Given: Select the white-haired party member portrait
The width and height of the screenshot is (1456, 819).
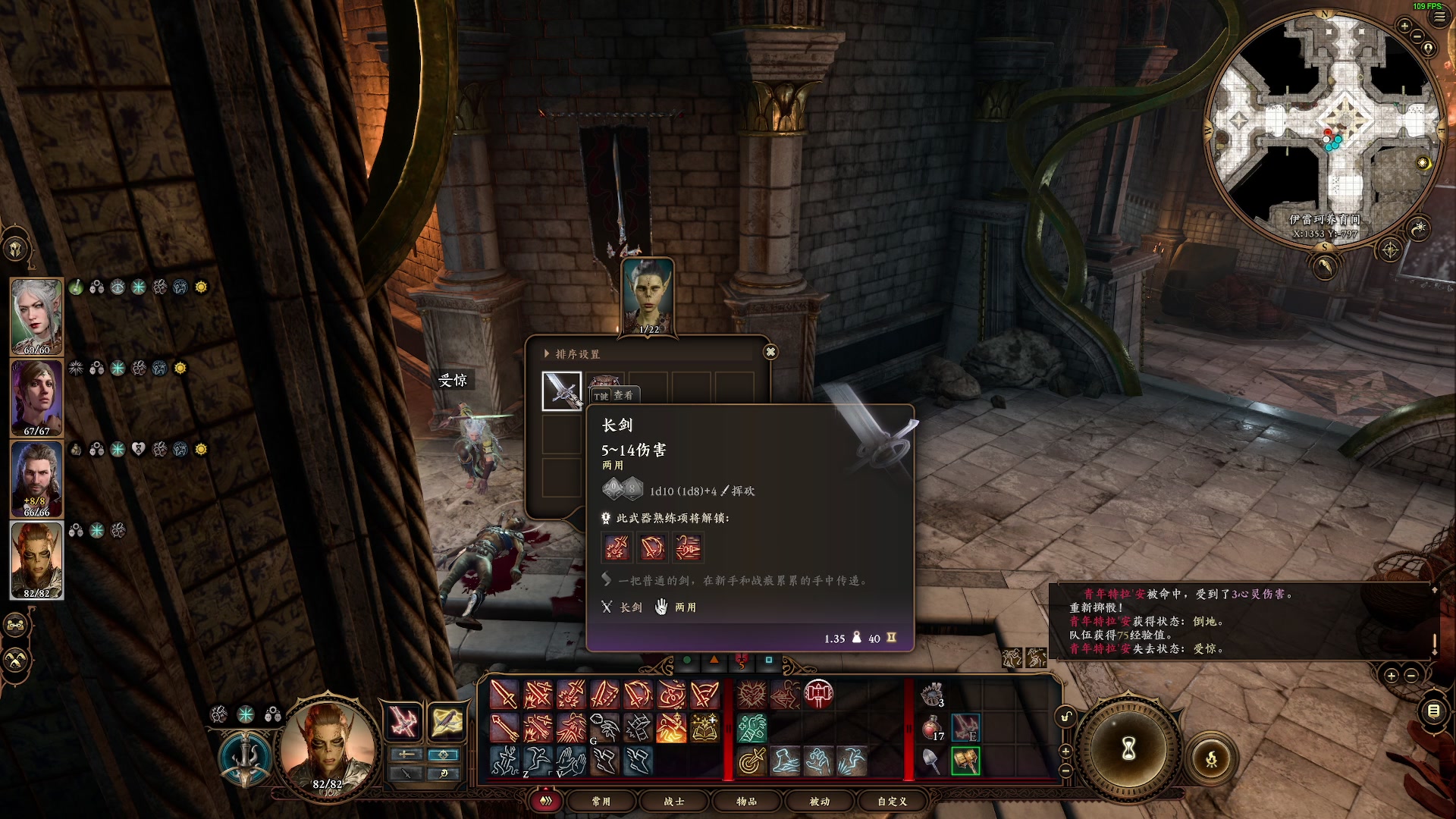Looking at the screenshot, I should point(36,316).
